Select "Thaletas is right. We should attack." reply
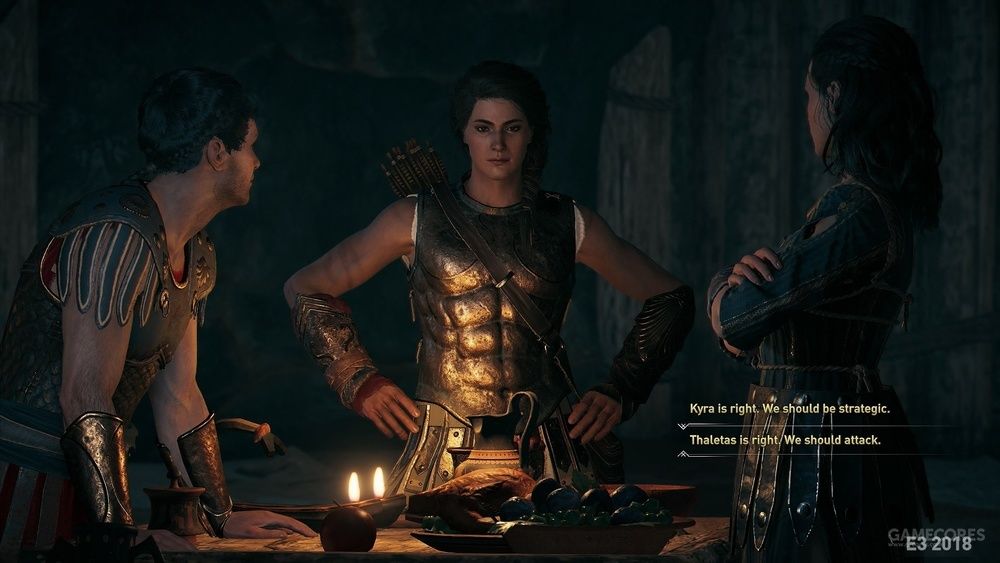 [x=784, y=439]
